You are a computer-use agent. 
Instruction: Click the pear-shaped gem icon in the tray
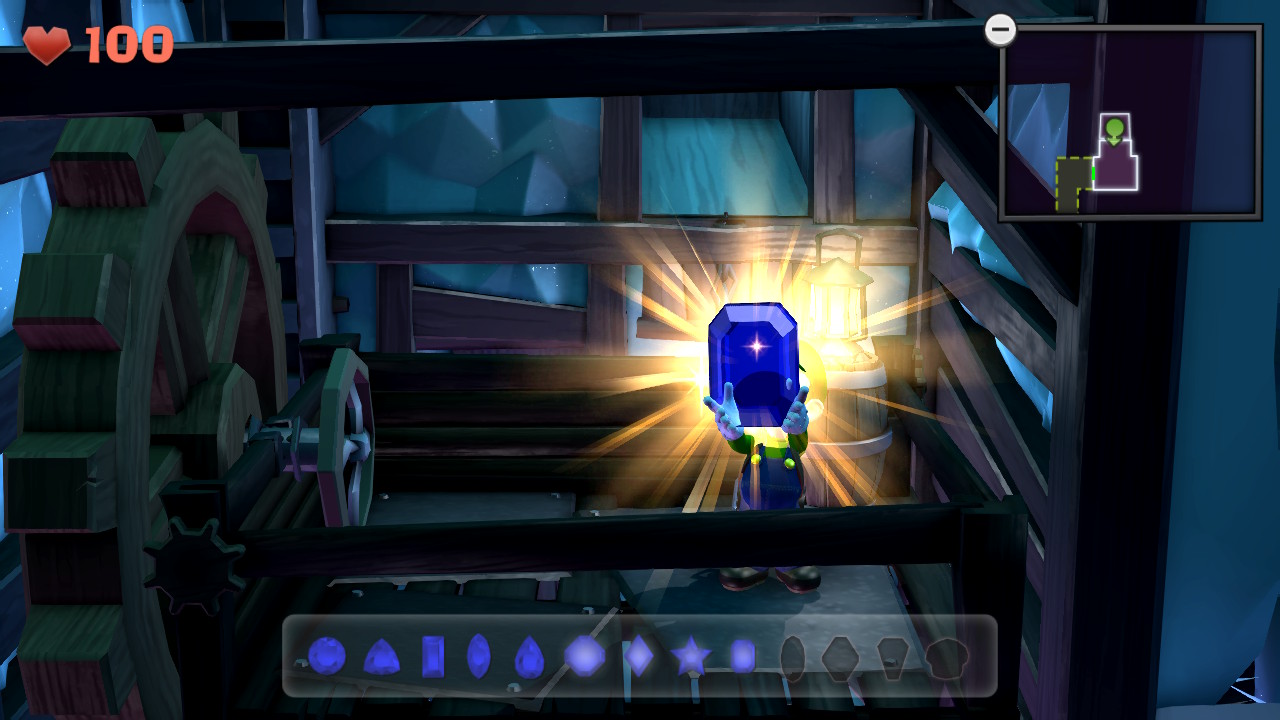pos(527,657)
